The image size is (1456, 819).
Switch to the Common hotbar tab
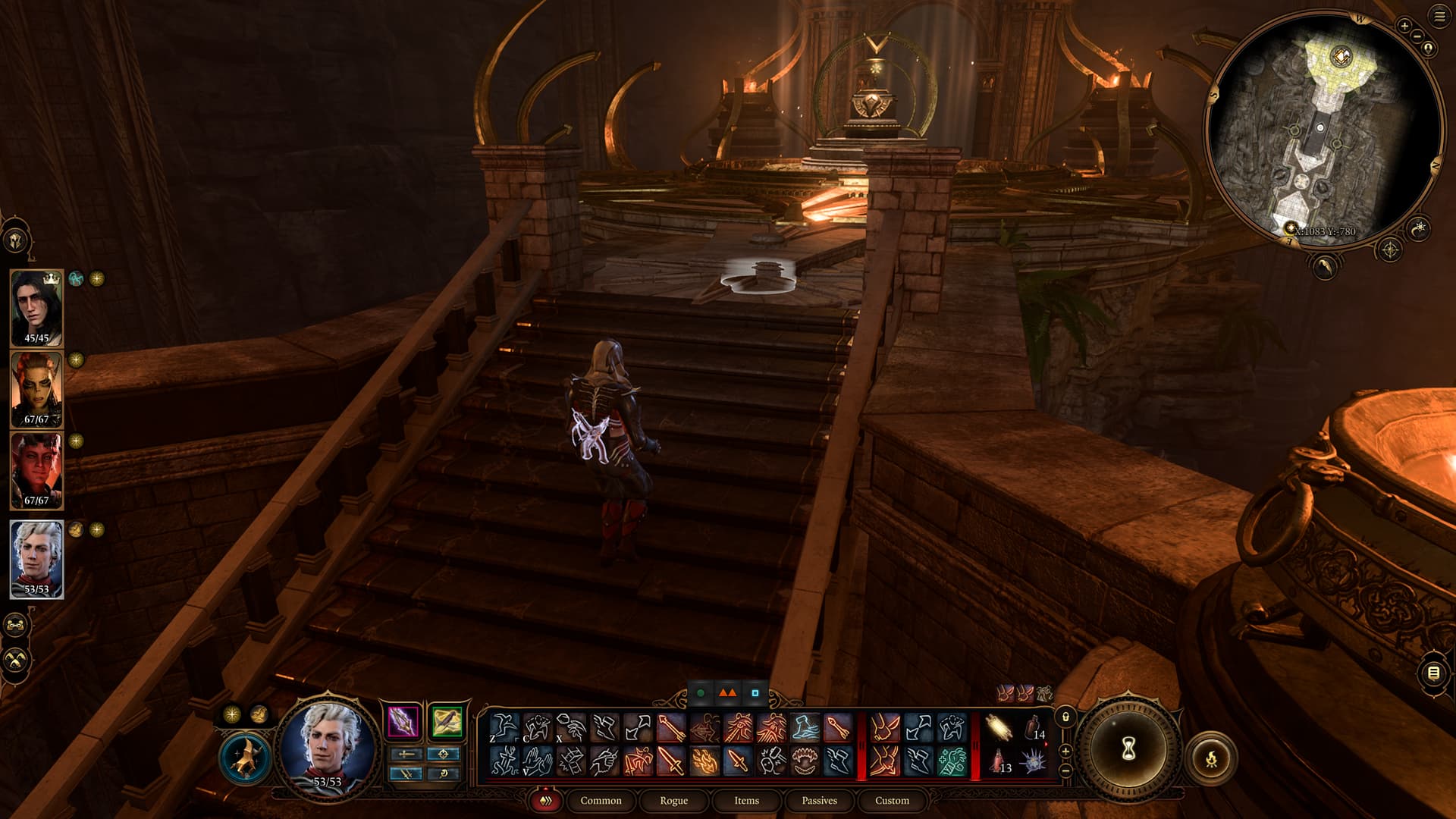[x=601, y=800]
